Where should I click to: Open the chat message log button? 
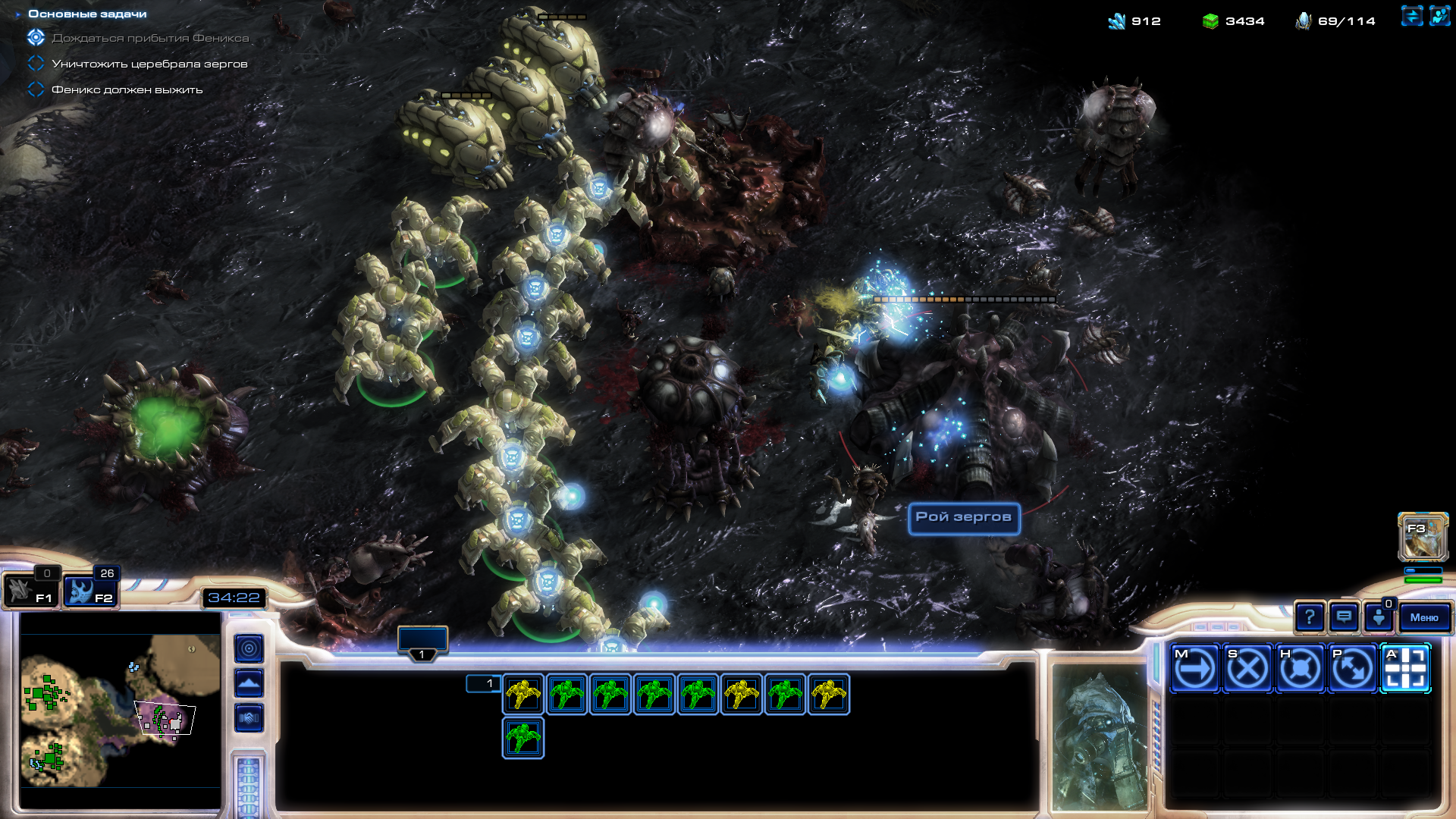point(1344,617)
